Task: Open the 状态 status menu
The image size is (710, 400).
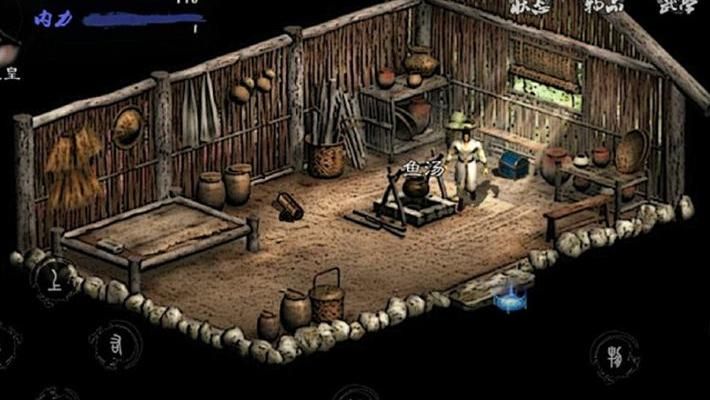Action: coord(530,7)
